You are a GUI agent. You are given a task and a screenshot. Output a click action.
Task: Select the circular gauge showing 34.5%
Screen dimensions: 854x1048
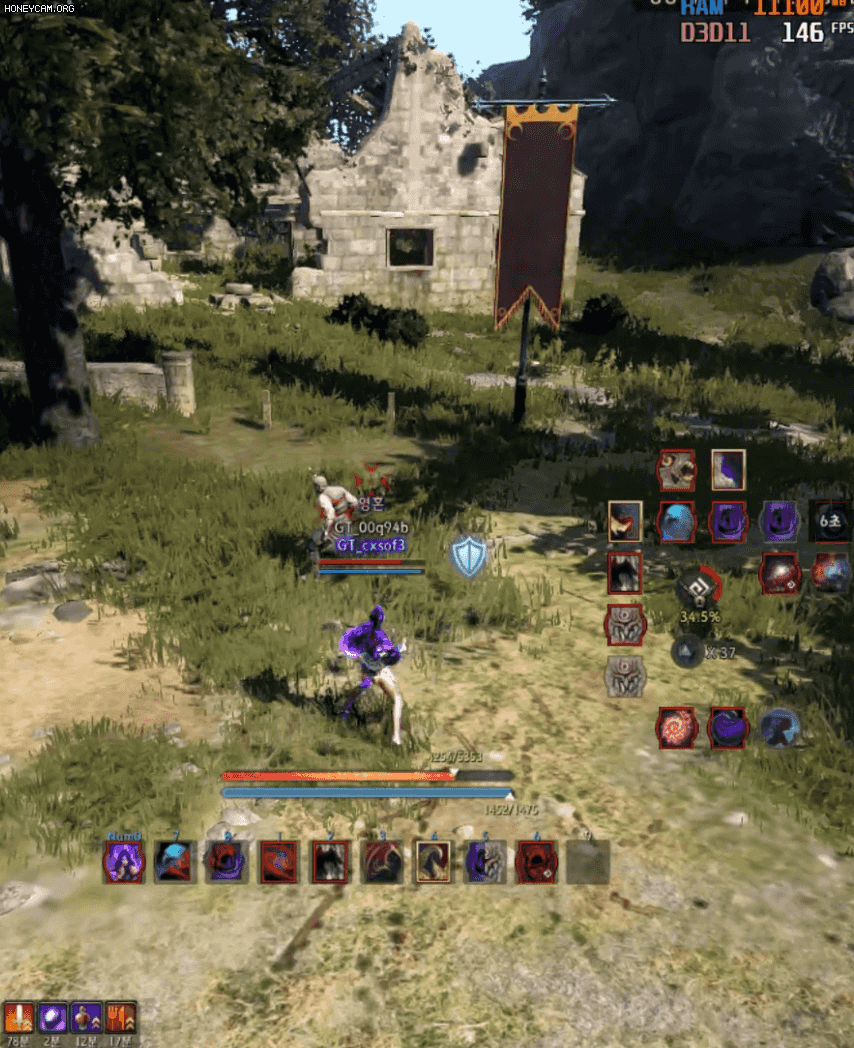[x=699, y=590]
